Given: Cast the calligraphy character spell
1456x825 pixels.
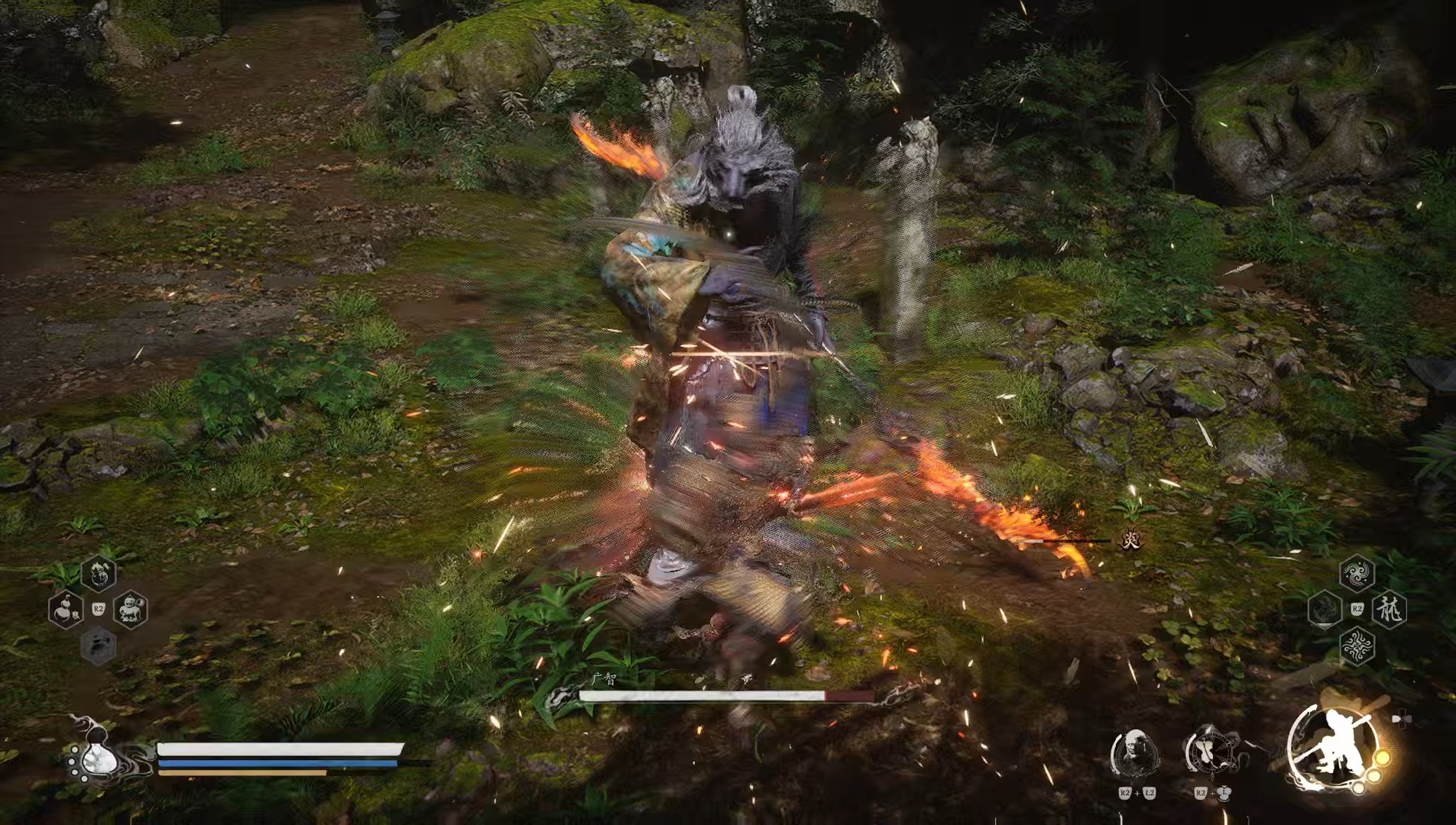Looking at the screenshot, I should pyautogui.click(x=1390, y=610).
